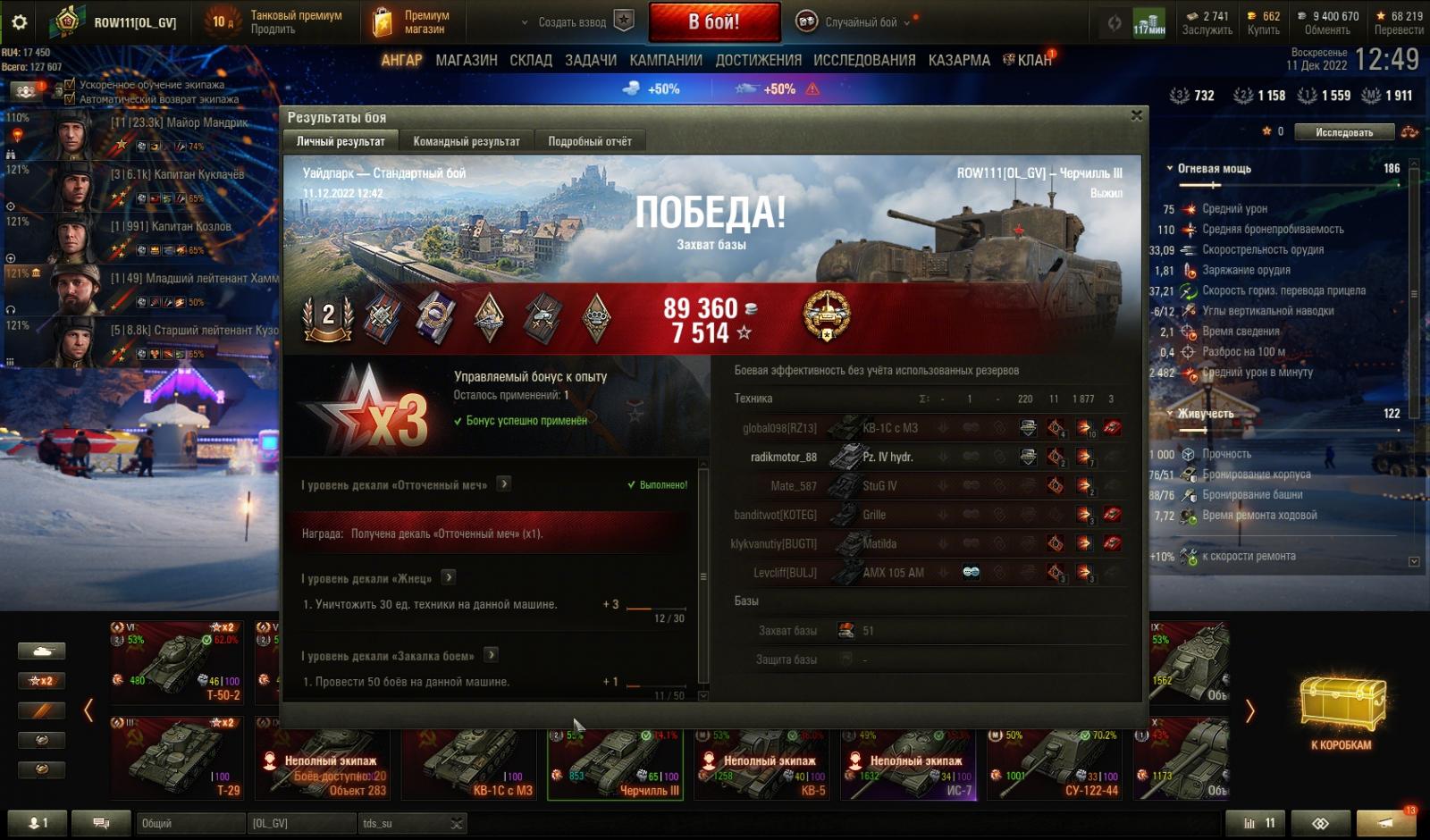Open the Подробный отчёт tab

click(589, 141)
